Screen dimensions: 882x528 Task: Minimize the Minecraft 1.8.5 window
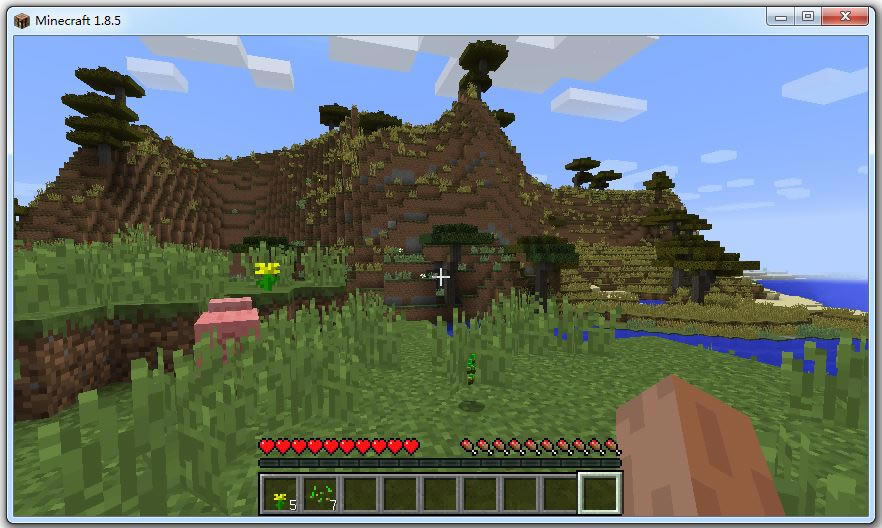pos(781,16)
